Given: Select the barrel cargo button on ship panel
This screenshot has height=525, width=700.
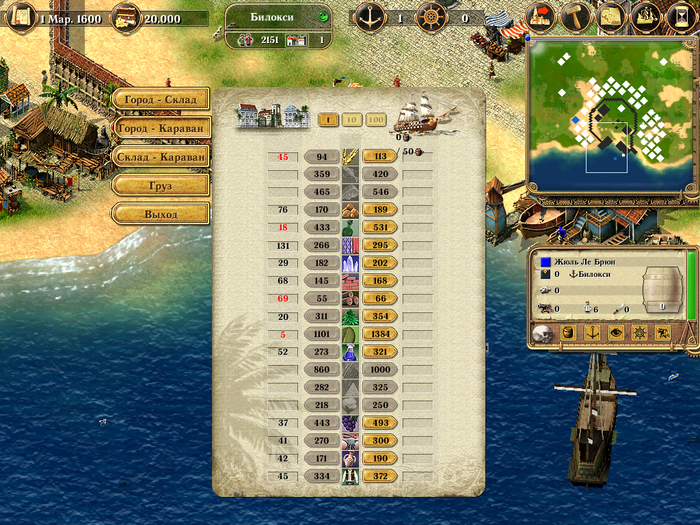Looking at the screenshot, I should tap(568, 332).
